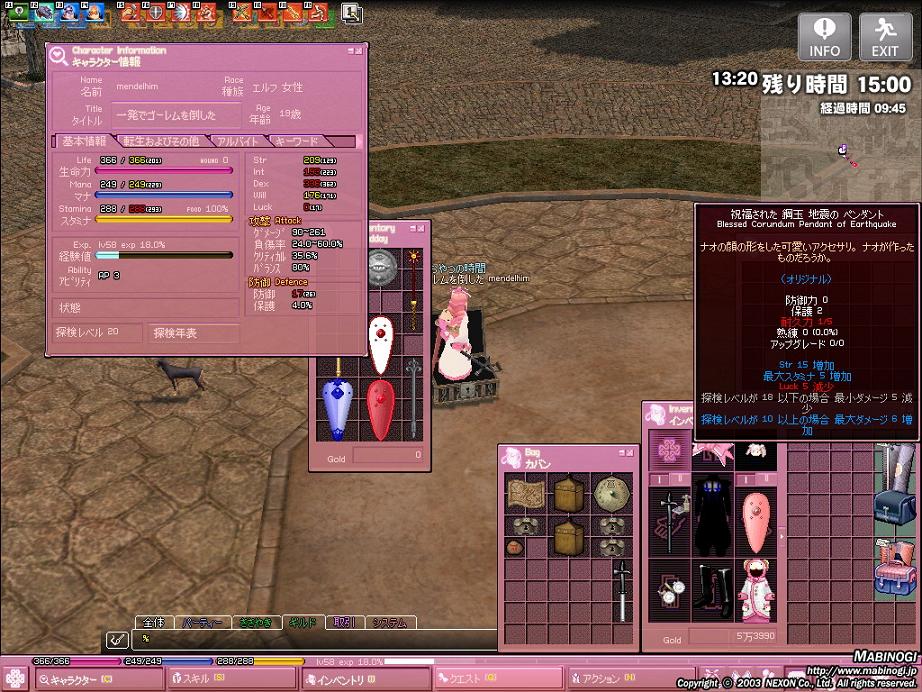Switch to the アルバイト tab

[x=238, y=141]
